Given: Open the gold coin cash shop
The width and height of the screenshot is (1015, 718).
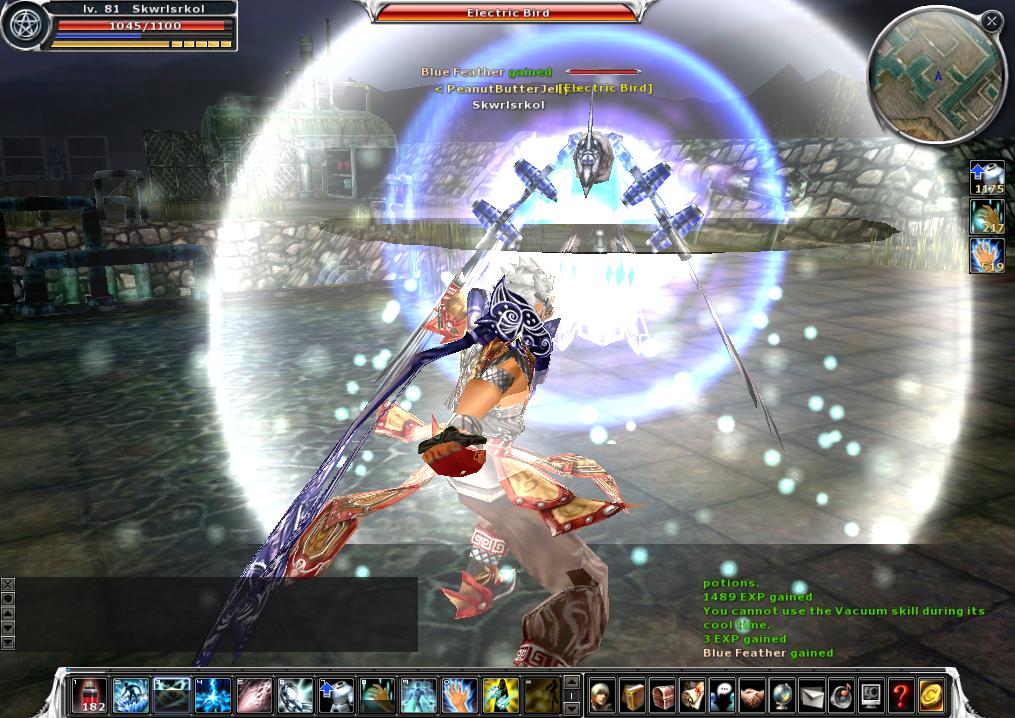Looking at the screenshot, I should 931,694.
